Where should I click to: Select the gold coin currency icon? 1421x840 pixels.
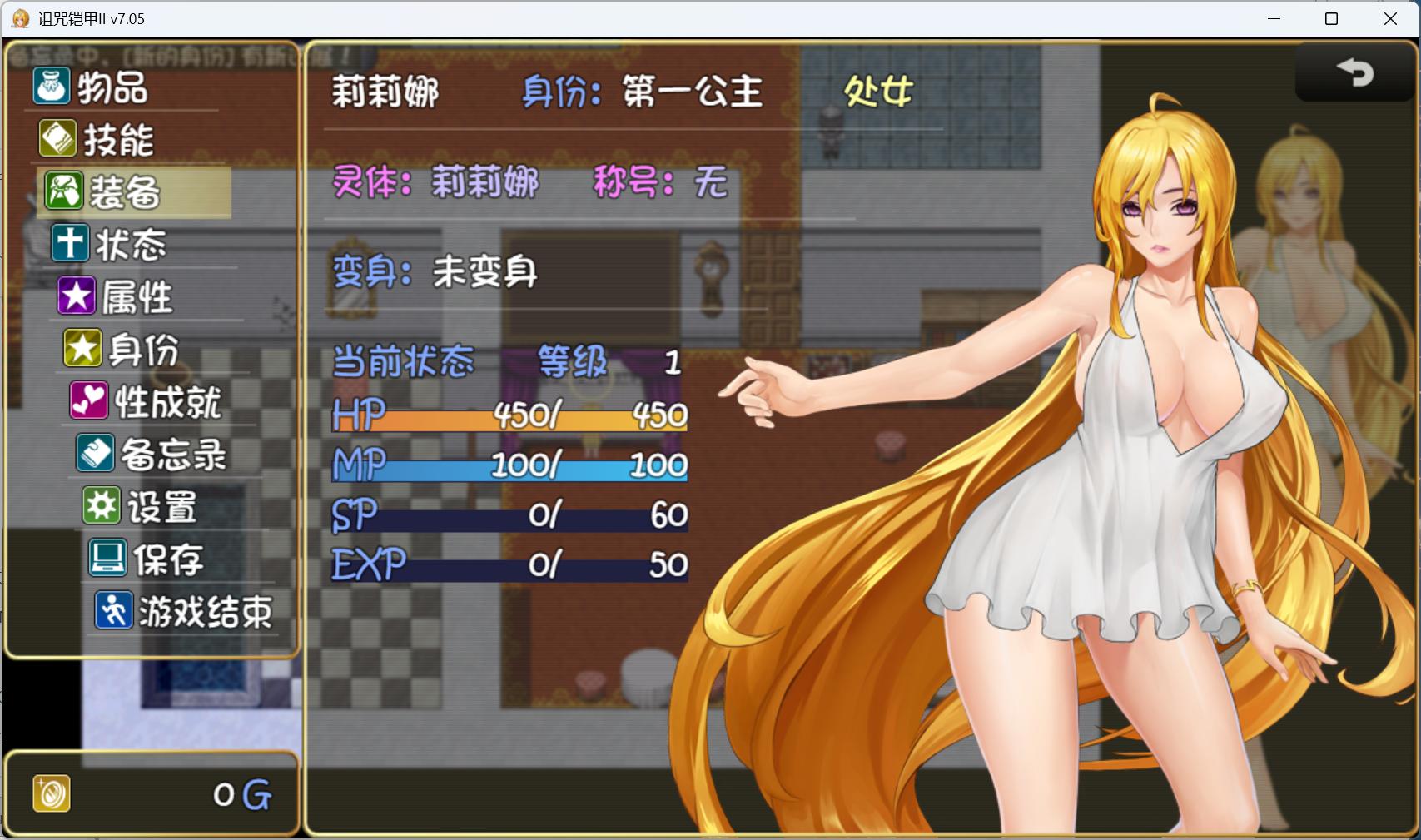point(50,793)
